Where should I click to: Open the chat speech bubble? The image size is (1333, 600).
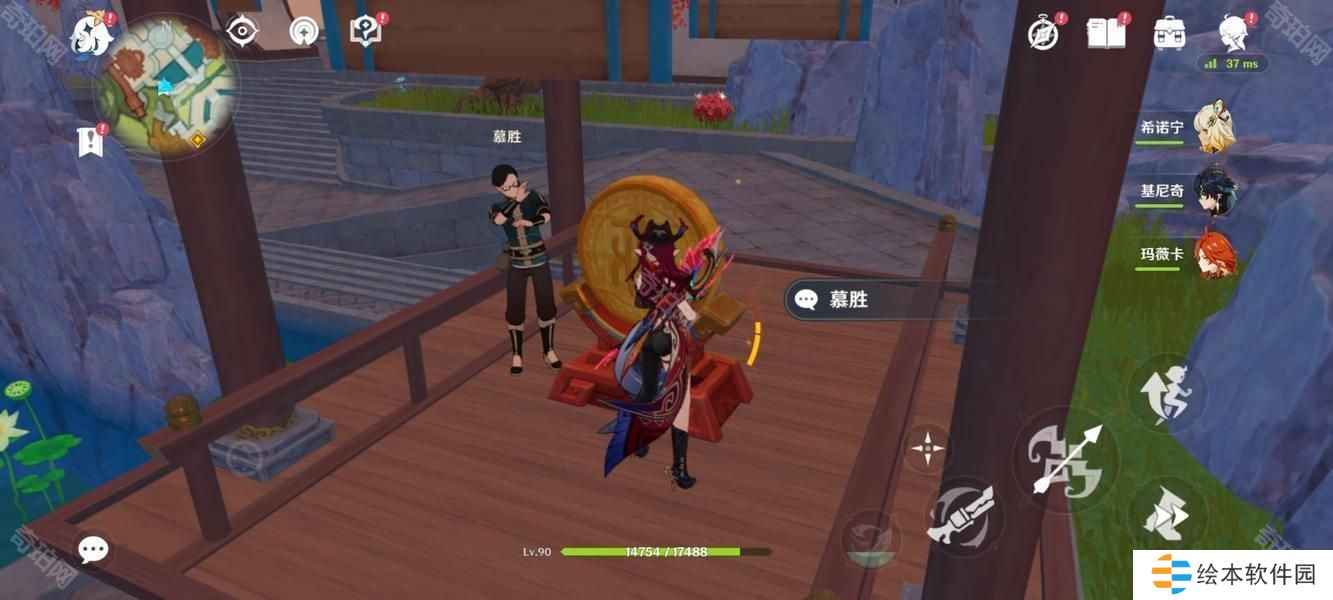tap(93, 549)
